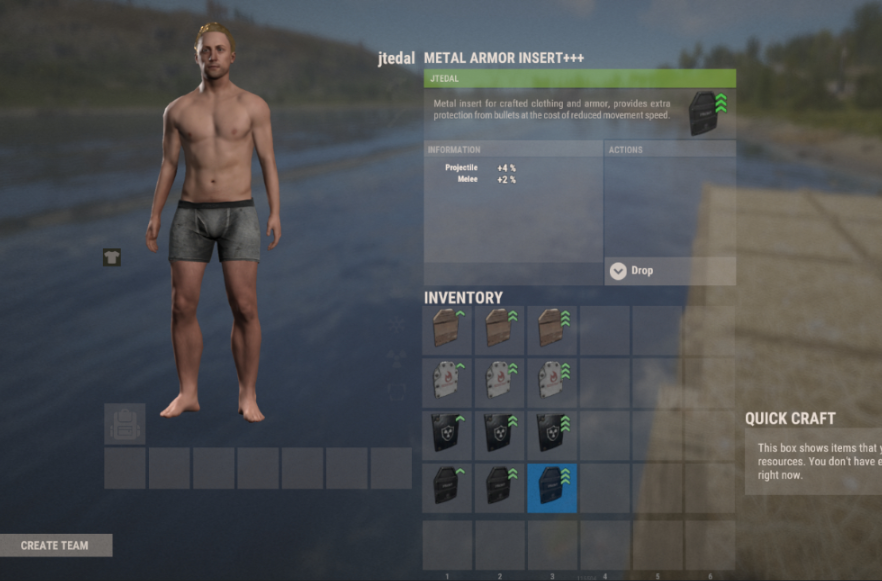Select the metal armor insert with one chevron
Viewport: 882px width, 581px height.
click(x=448, y=487)
